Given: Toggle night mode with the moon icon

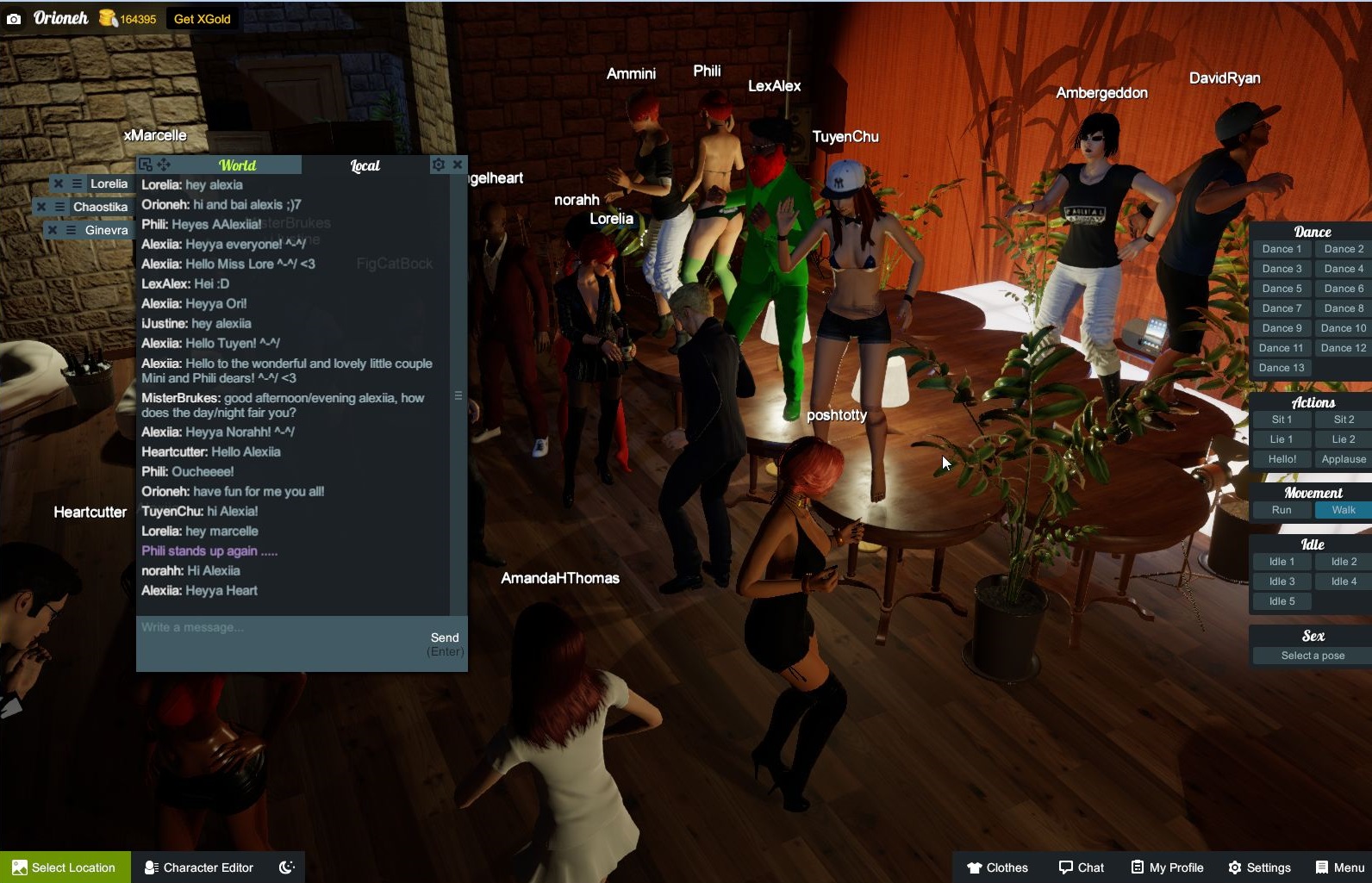Looking at the screenshot, I should 286,867.
